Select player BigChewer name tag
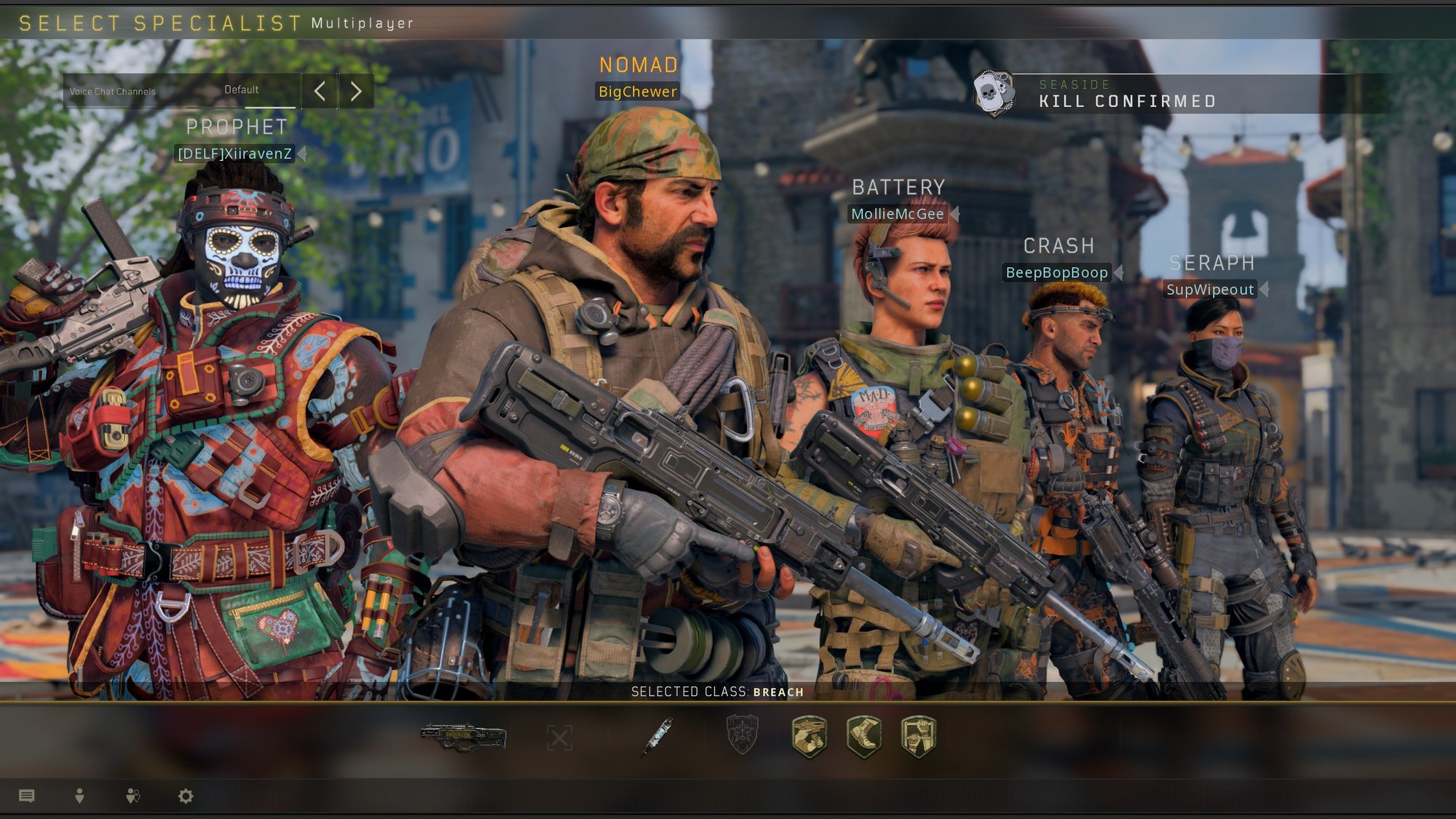 [637, 92]
